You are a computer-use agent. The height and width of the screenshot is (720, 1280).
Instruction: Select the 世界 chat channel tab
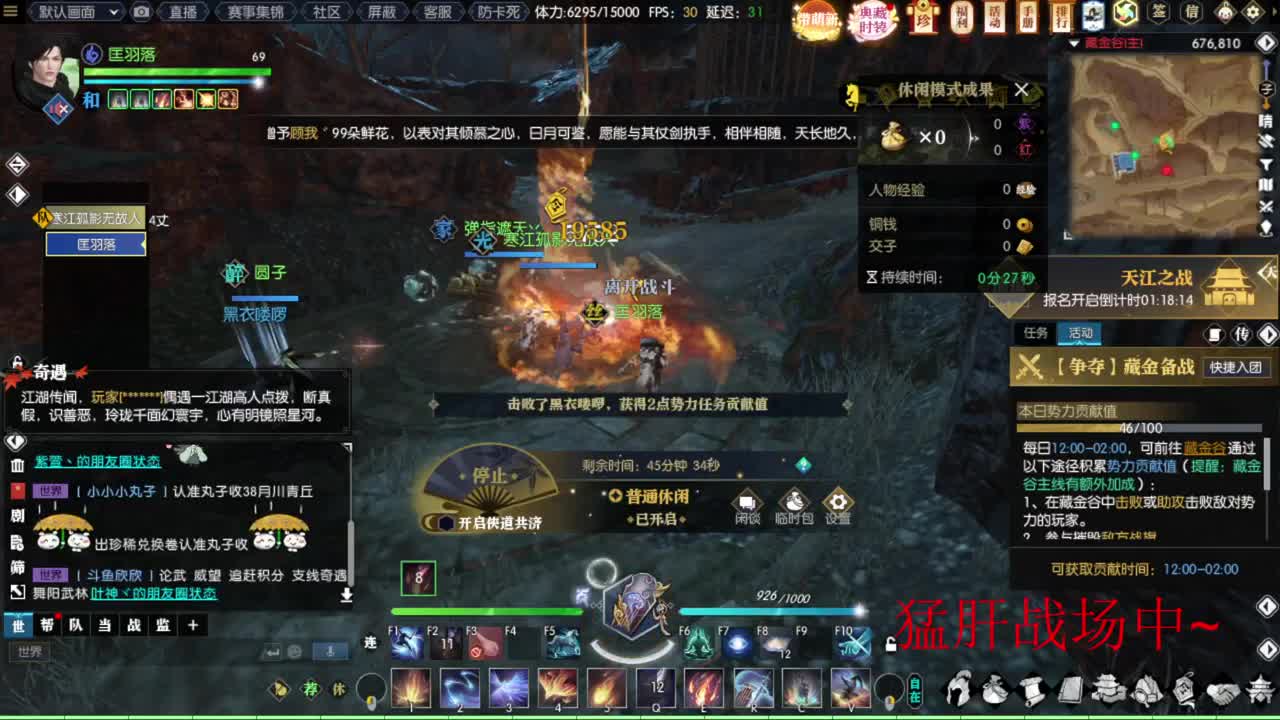tap(17, 625)
